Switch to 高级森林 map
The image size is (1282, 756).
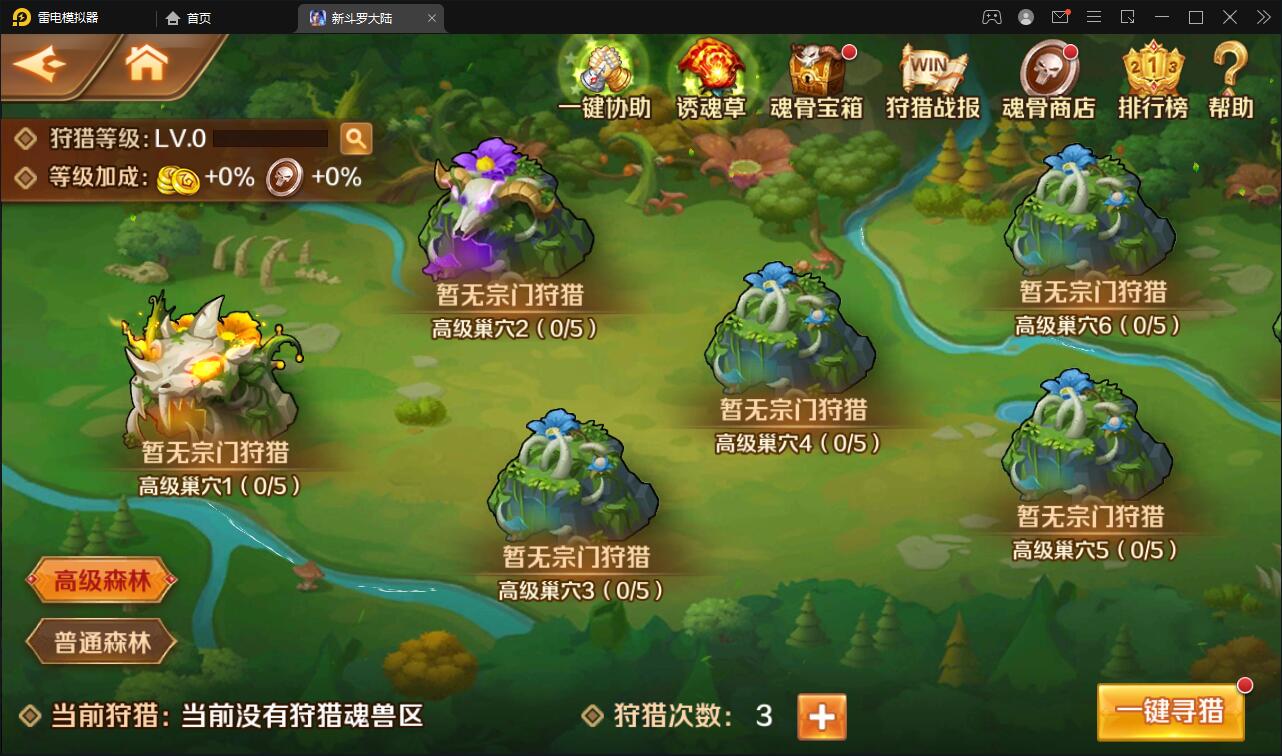[x=99, y=580]
